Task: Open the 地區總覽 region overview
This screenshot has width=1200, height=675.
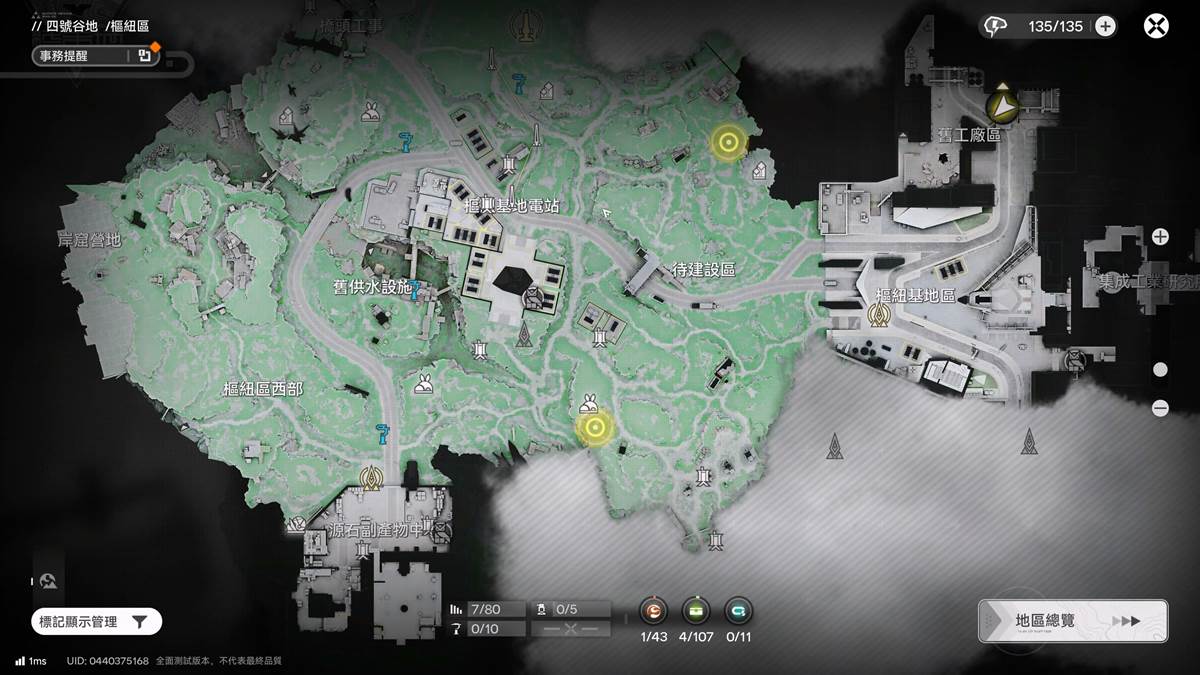Action: coord(1073,620)
